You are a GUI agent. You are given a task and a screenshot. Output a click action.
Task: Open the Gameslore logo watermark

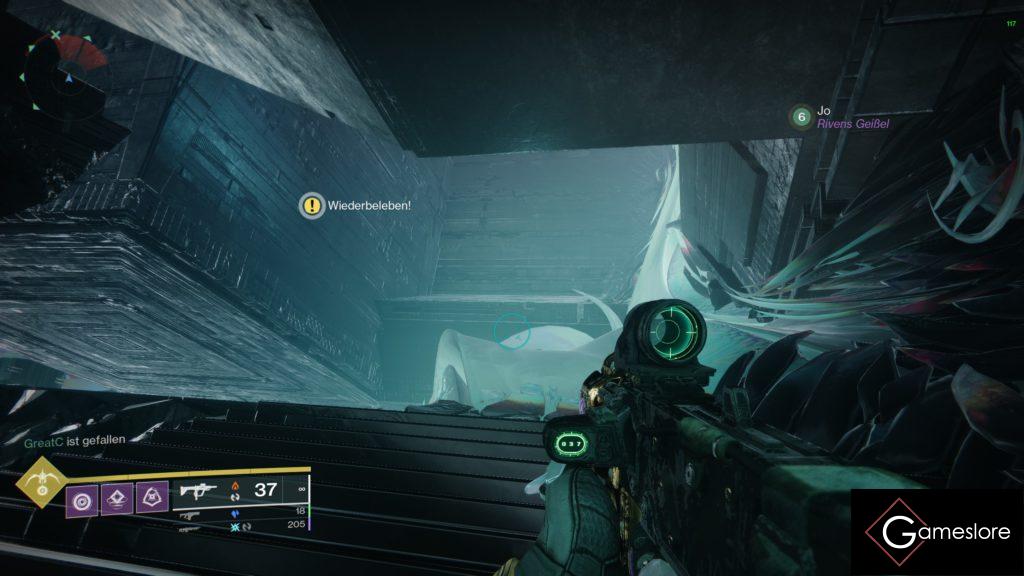point(937,531)
